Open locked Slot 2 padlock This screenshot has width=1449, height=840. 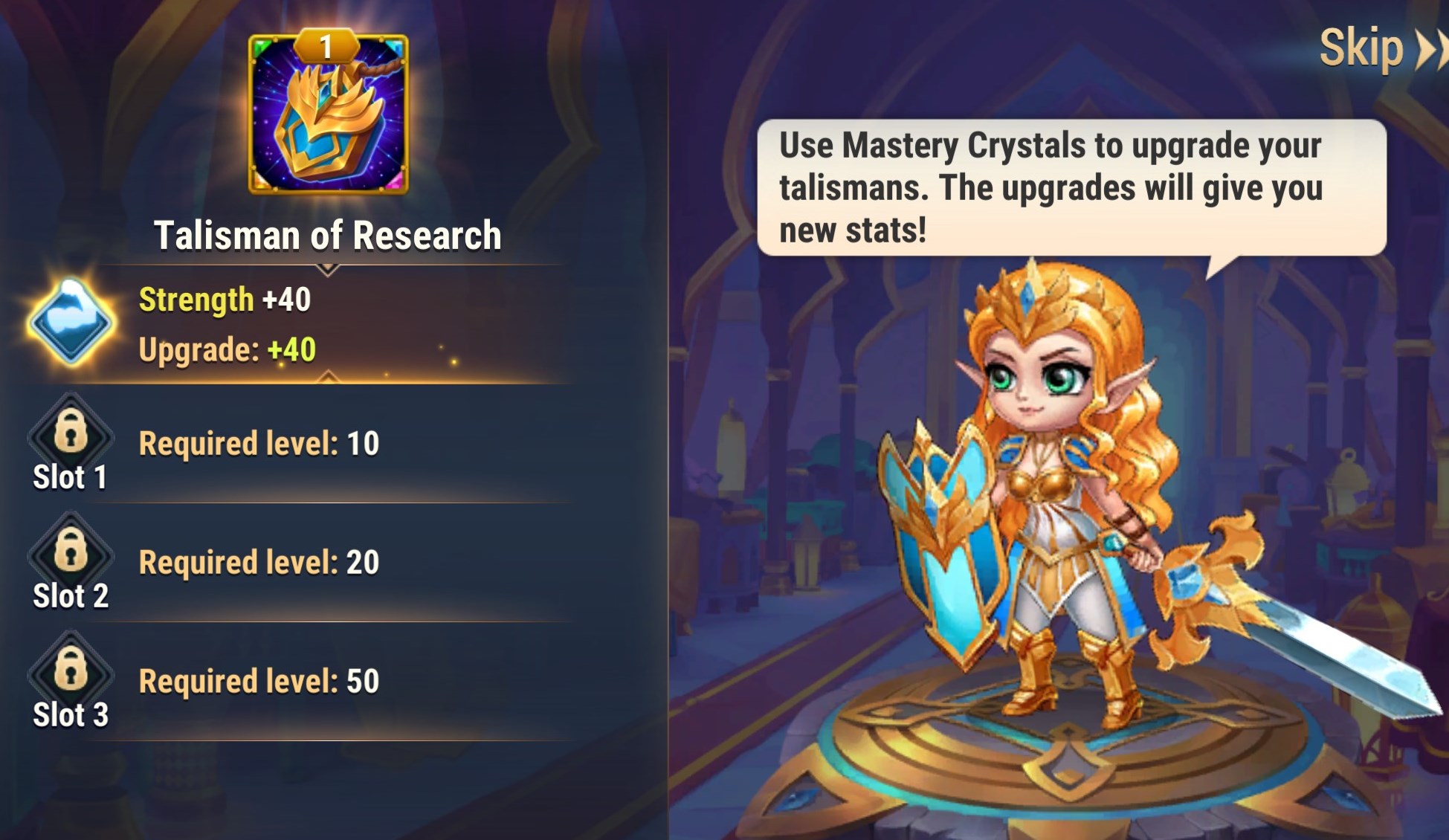[71, 550]
